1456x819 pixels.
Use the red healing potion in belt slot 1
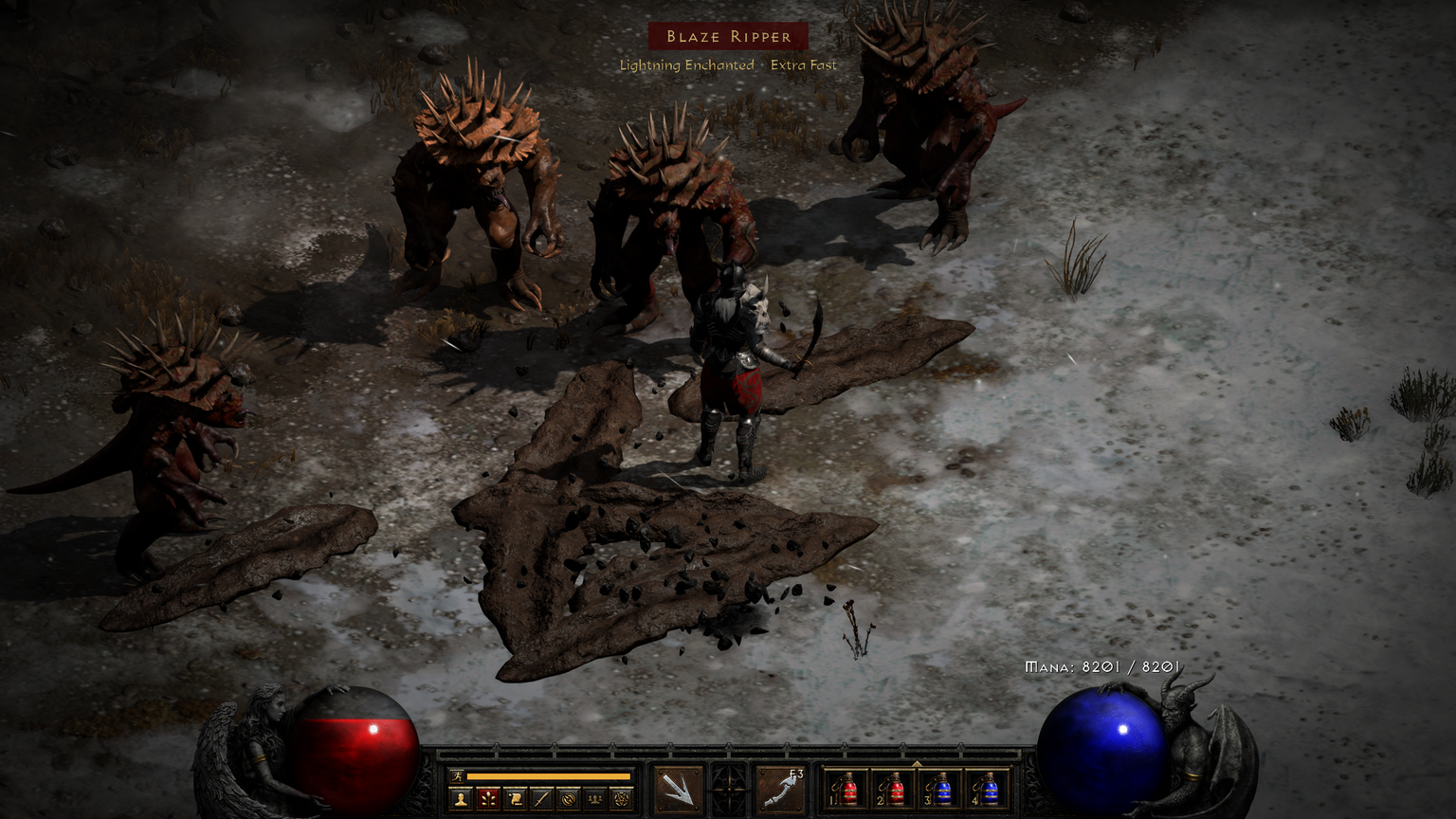847,790
